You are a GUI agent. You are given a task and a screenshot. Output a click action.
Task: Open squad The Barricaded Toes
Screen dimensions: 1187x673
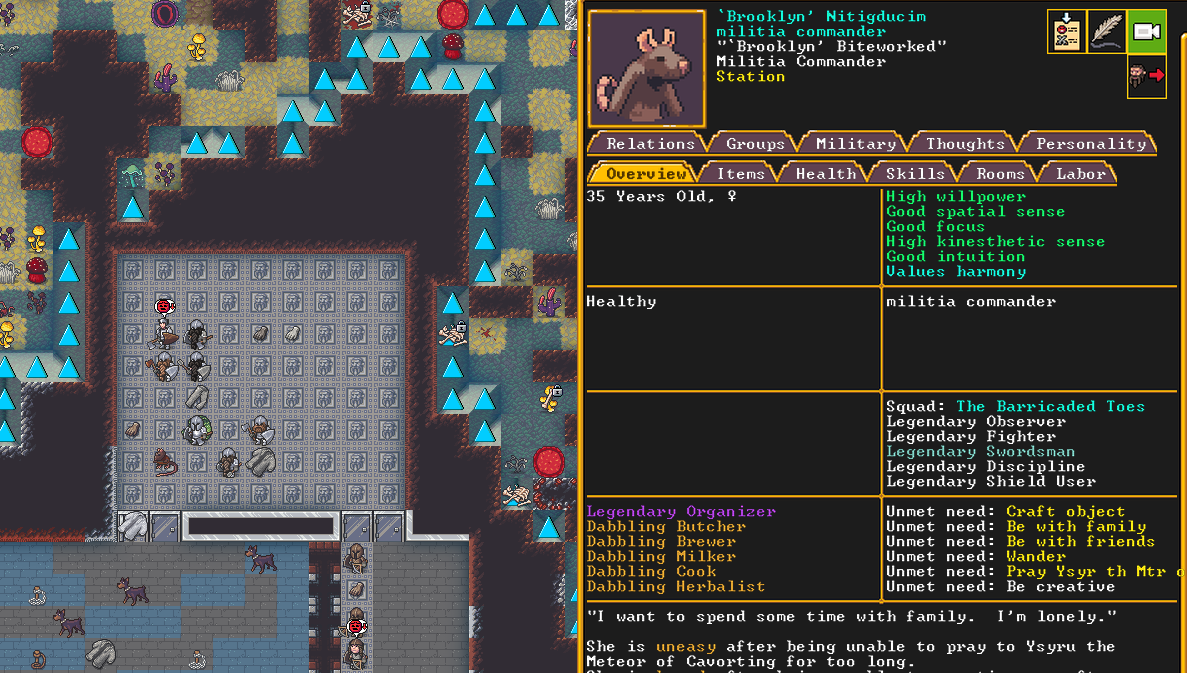[1050, 407]
